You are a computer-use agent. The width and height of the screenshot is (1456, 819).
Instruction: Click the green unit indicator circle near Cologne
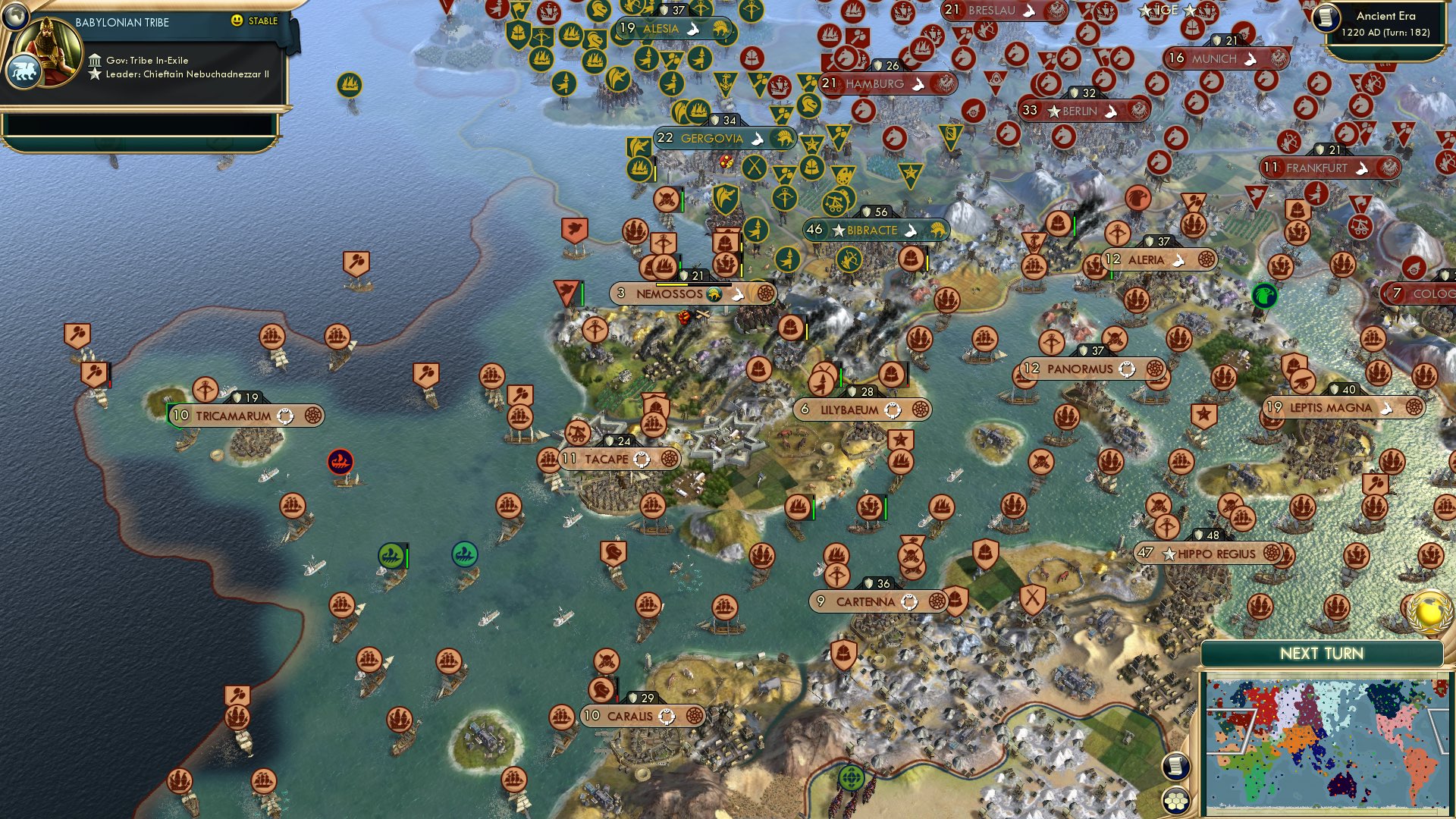[1263, 297]
